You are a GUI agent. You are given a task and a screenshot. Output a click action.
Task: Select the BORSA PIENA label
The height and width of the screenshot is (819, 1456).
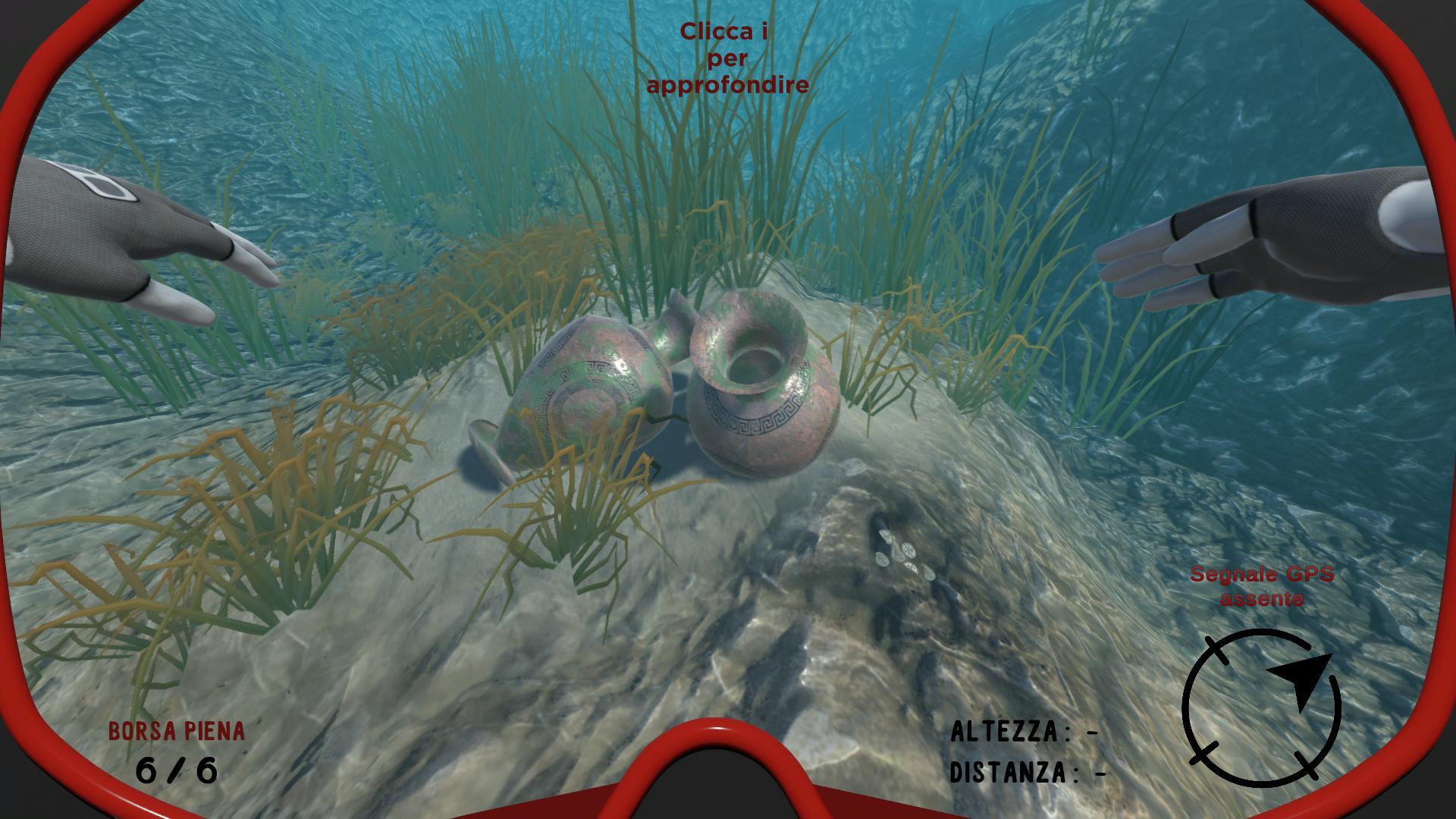tap(178, 730)
